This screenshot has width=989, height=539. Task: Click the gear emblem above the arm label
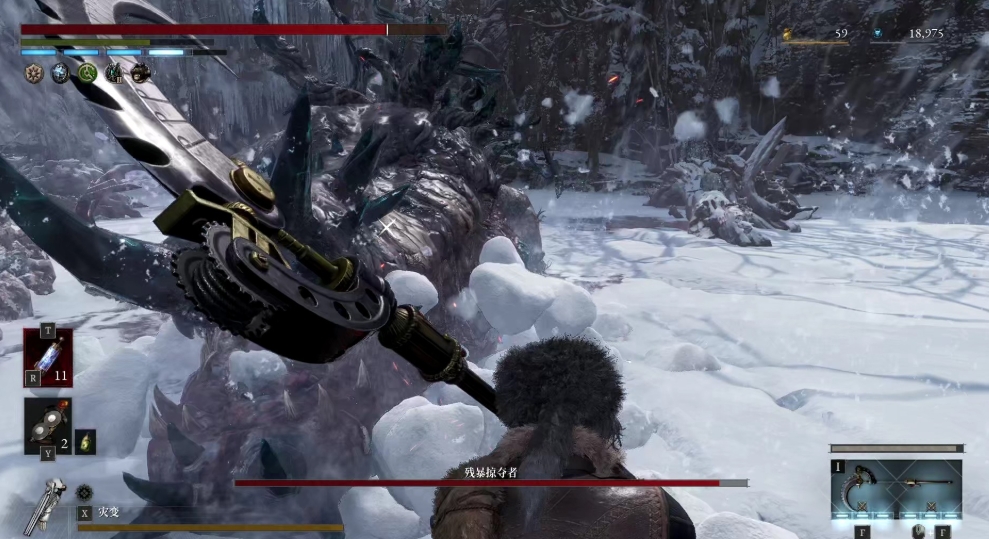click(84, 492)
